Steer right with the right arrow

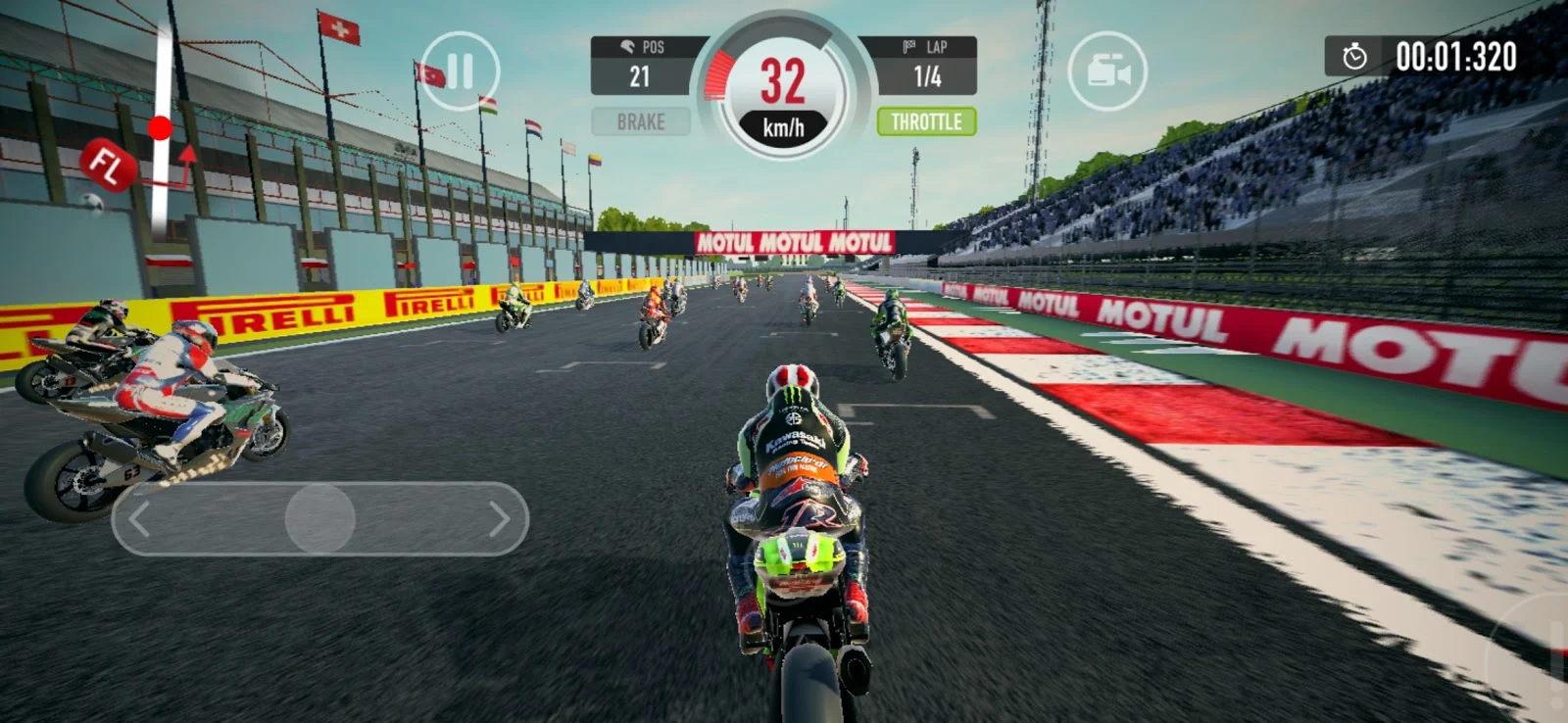point(499,519)
